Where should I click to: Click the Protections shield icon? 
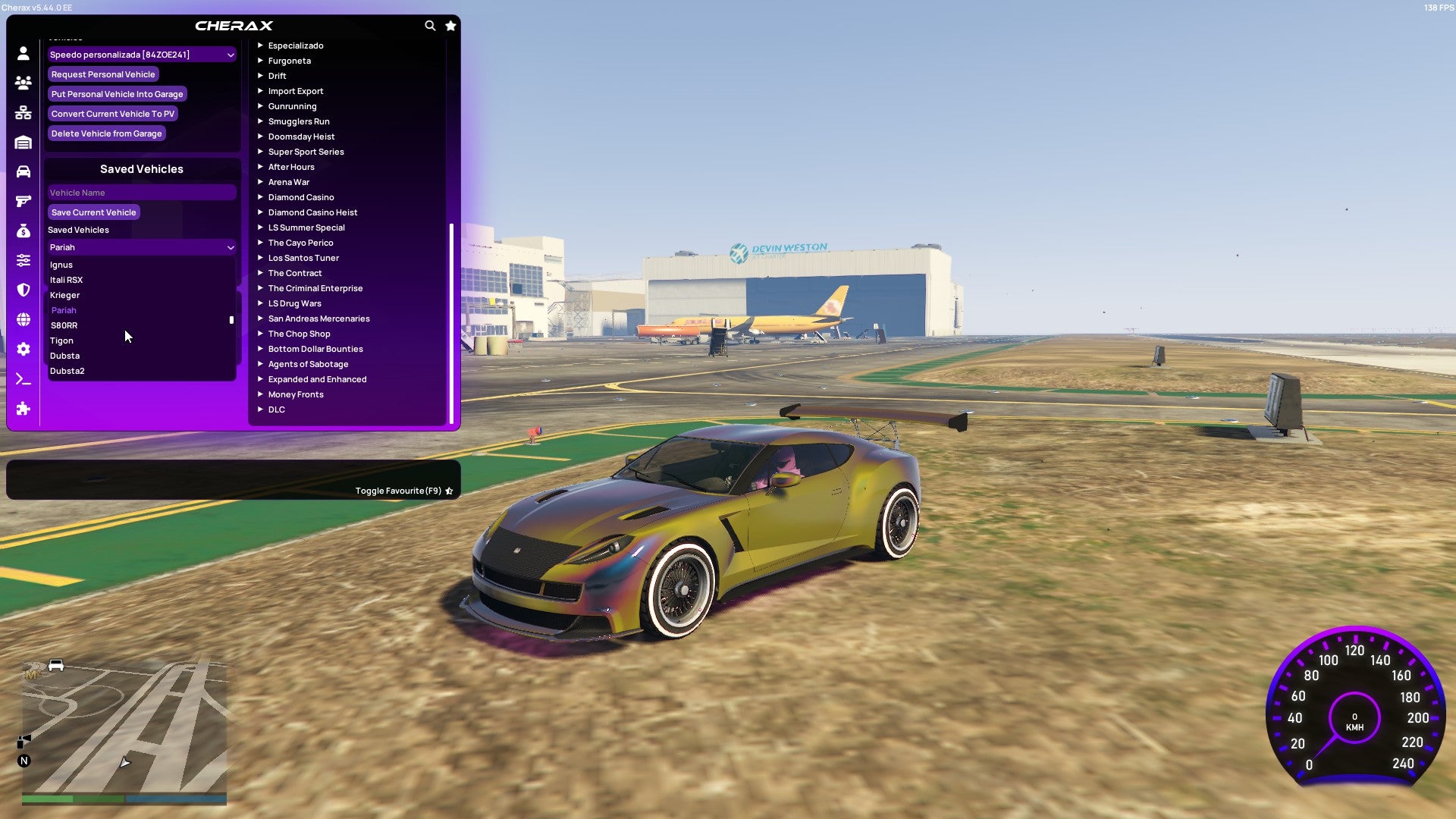click(x=23, y=290)
